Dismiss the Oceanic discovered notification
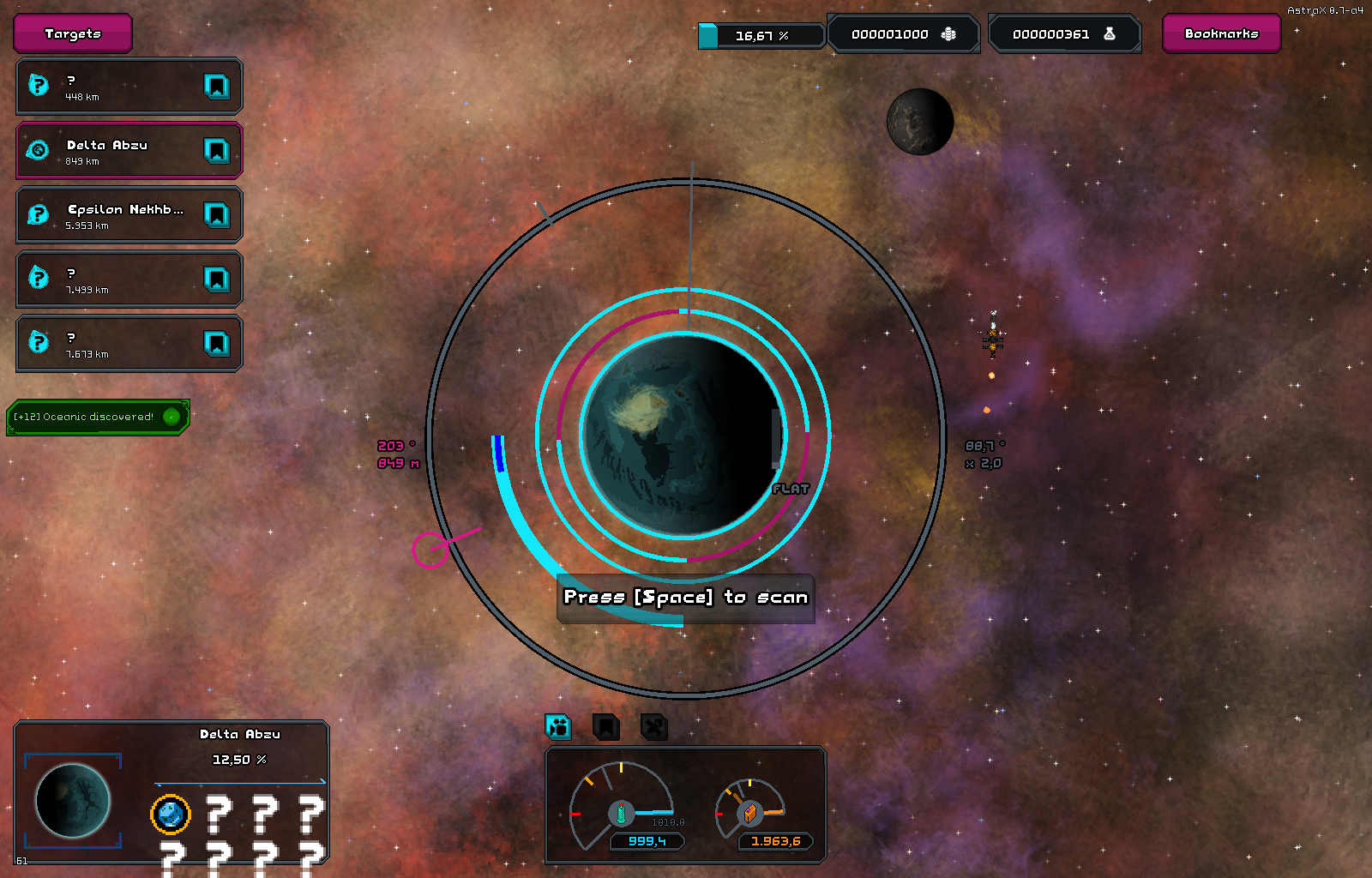Screen dimensions: 1372x878 pos(171,417)
